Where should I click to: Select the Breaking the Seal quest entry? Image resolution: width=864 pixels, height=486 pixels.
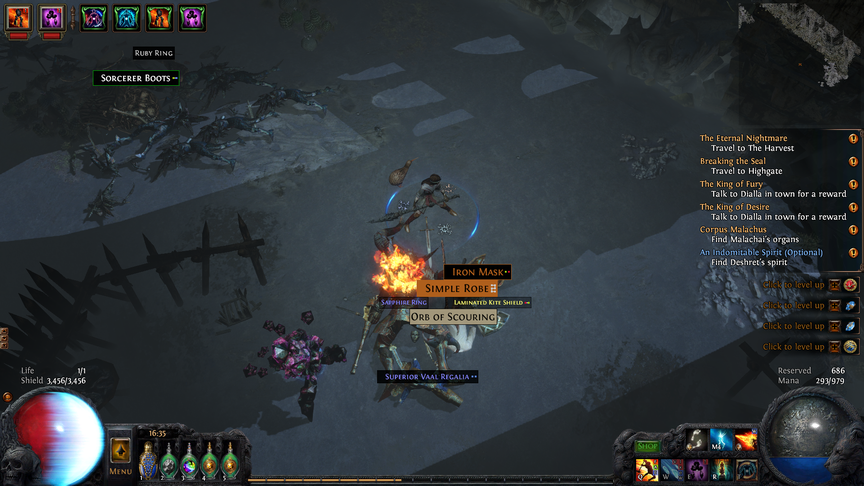tap(735, 161)
